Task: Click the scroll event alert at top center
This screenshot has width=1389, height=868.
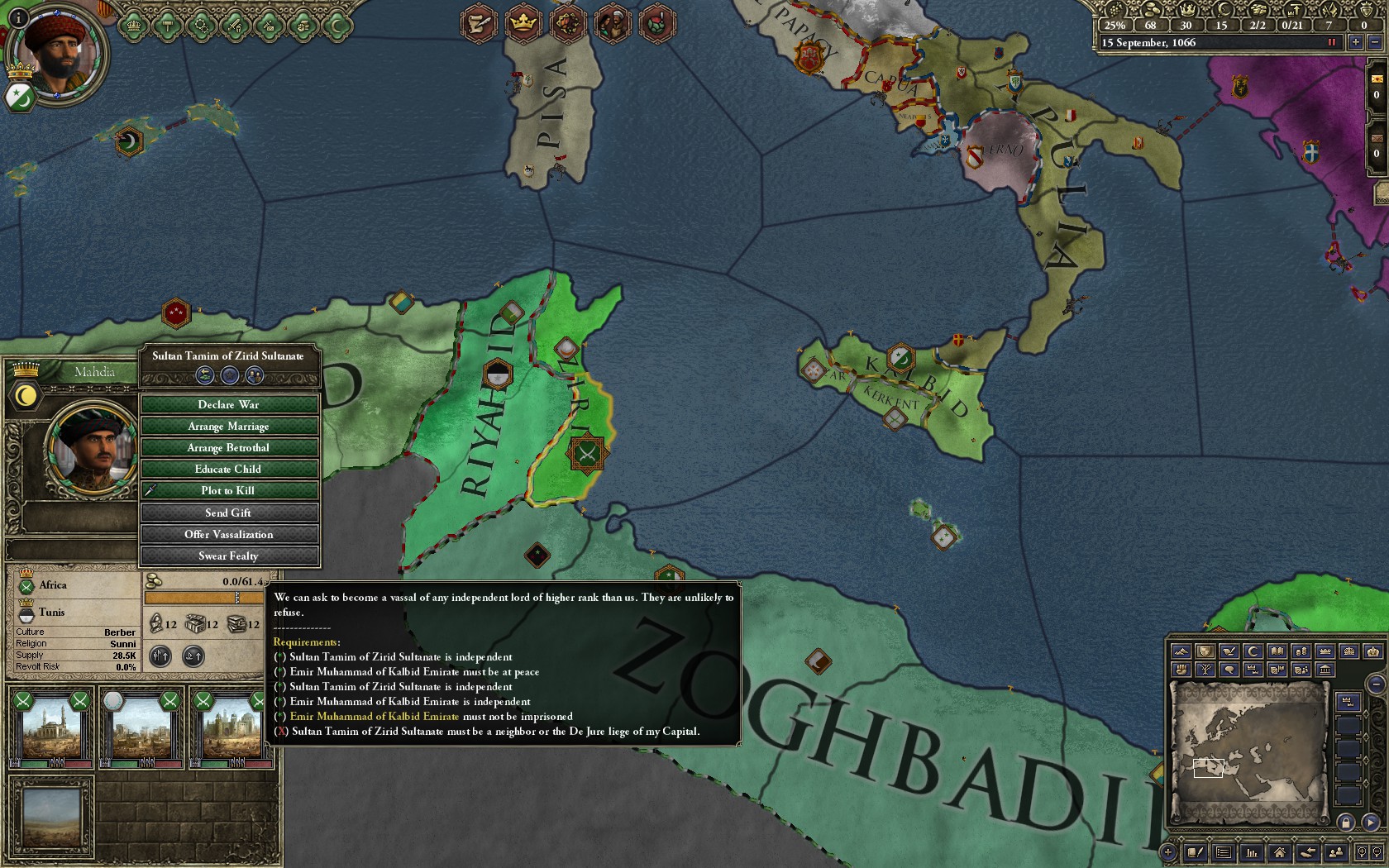Action: click(477, 23)
